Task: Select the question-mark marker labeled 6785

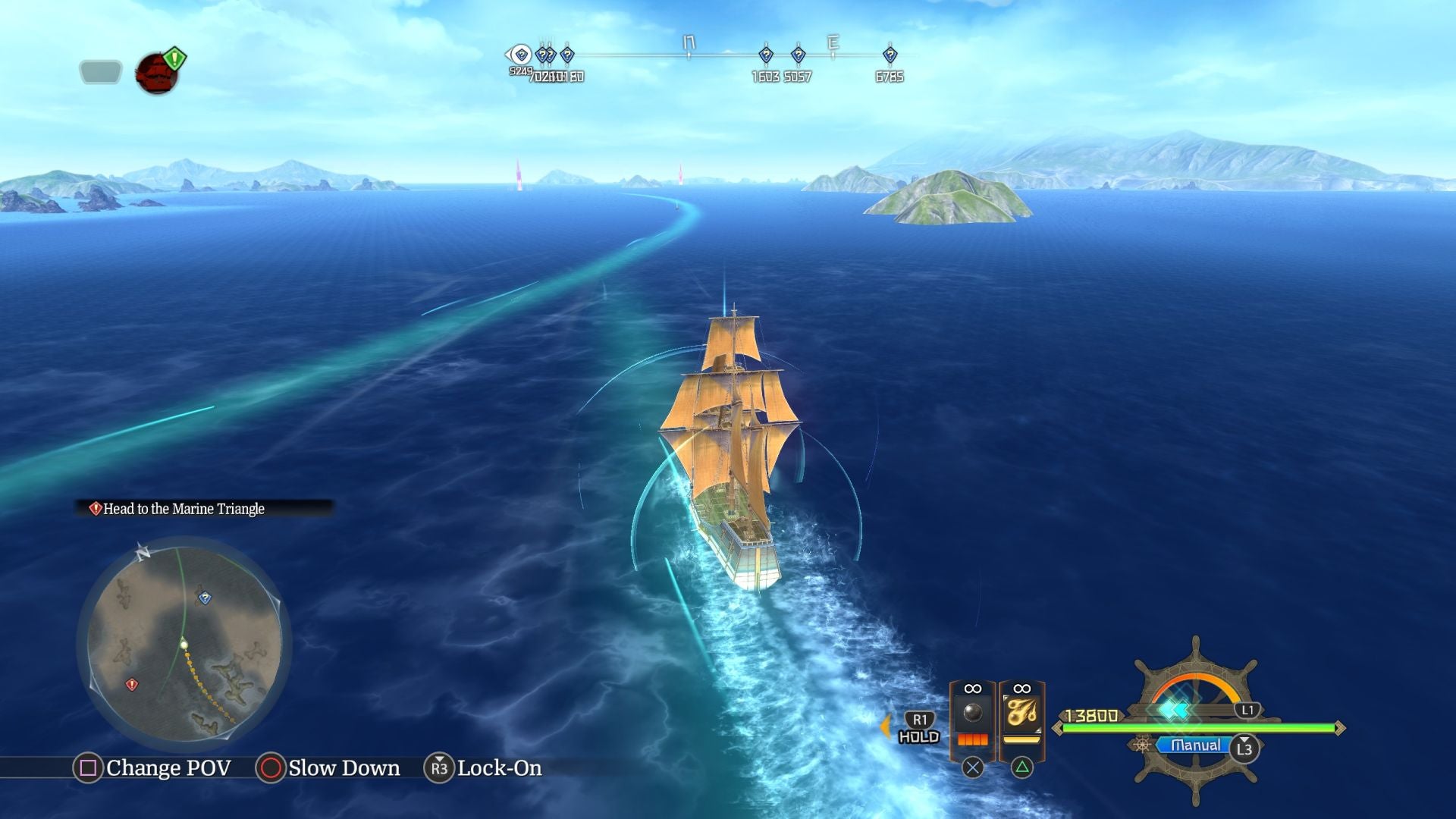Action: [x=889, y=54]
